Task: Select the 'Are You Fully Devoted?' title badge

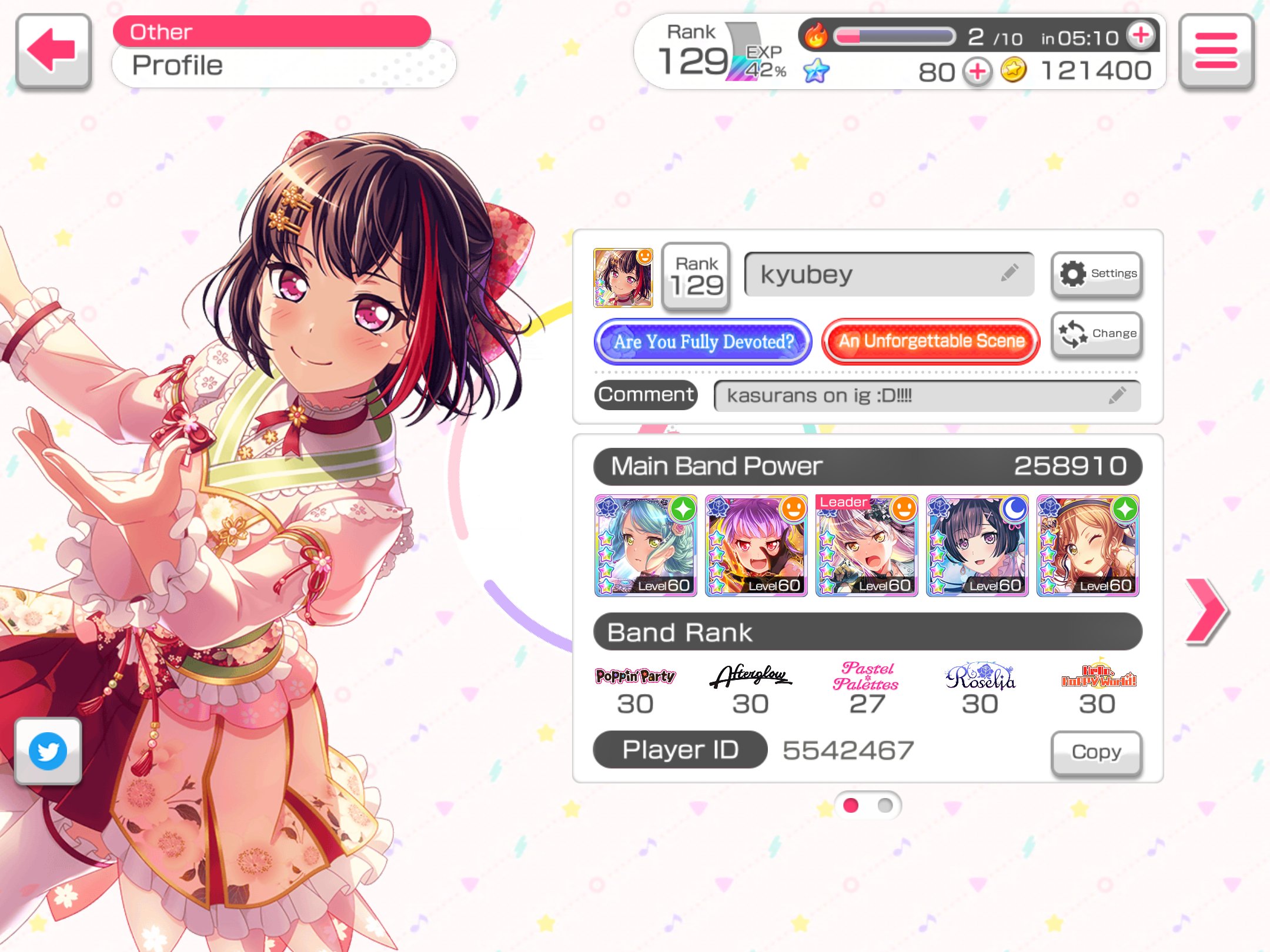Action: click(703, 341)
